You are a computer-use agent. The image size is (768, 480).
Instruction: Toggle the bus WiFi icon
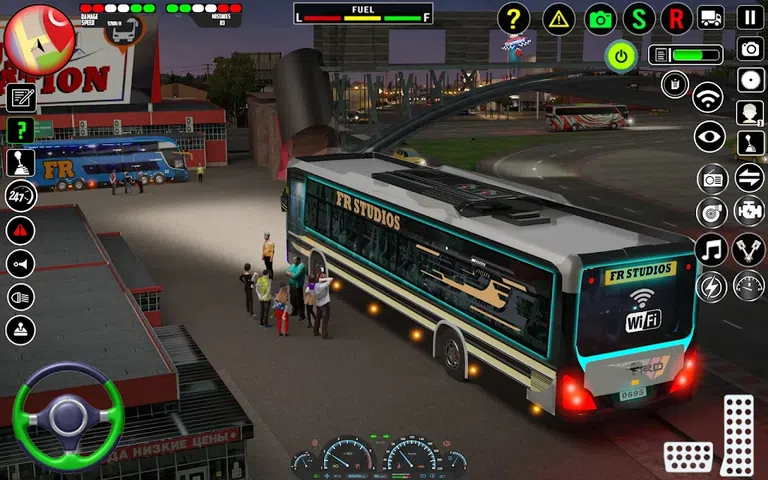(x=709, y=97)
